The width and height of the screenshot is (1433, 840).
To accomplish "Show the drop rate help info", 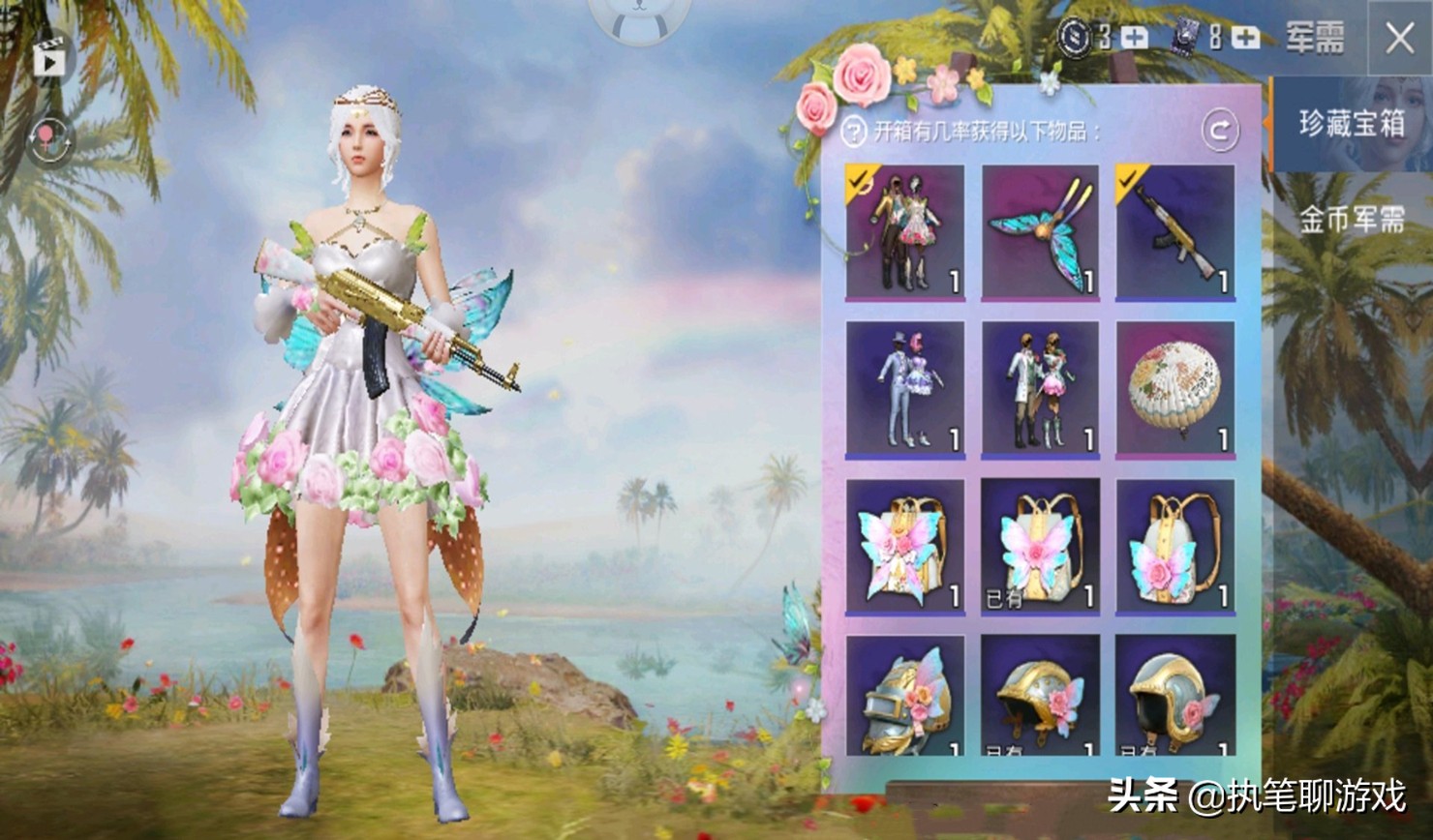I will click(x=853, y=131).
